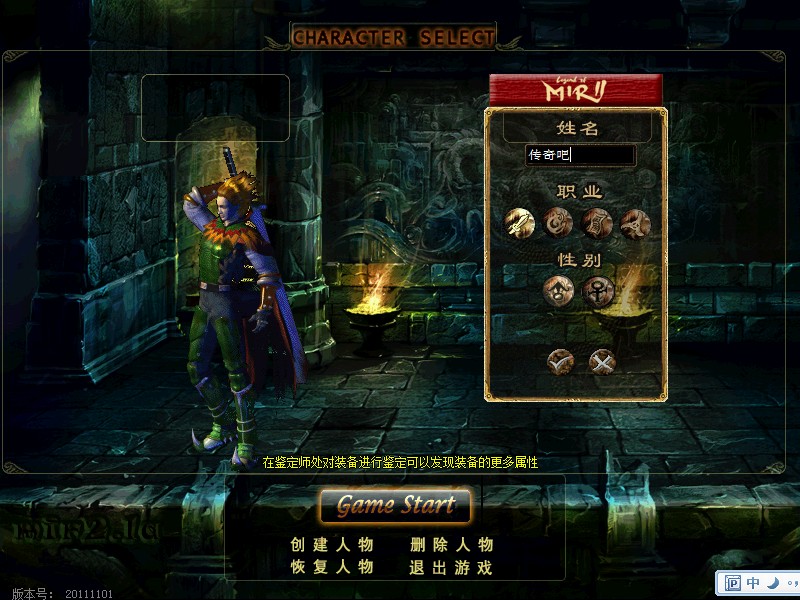Exit the game via 退出游戏
The height and width of the screenshot is (600, 800).
tap(452, 567)
